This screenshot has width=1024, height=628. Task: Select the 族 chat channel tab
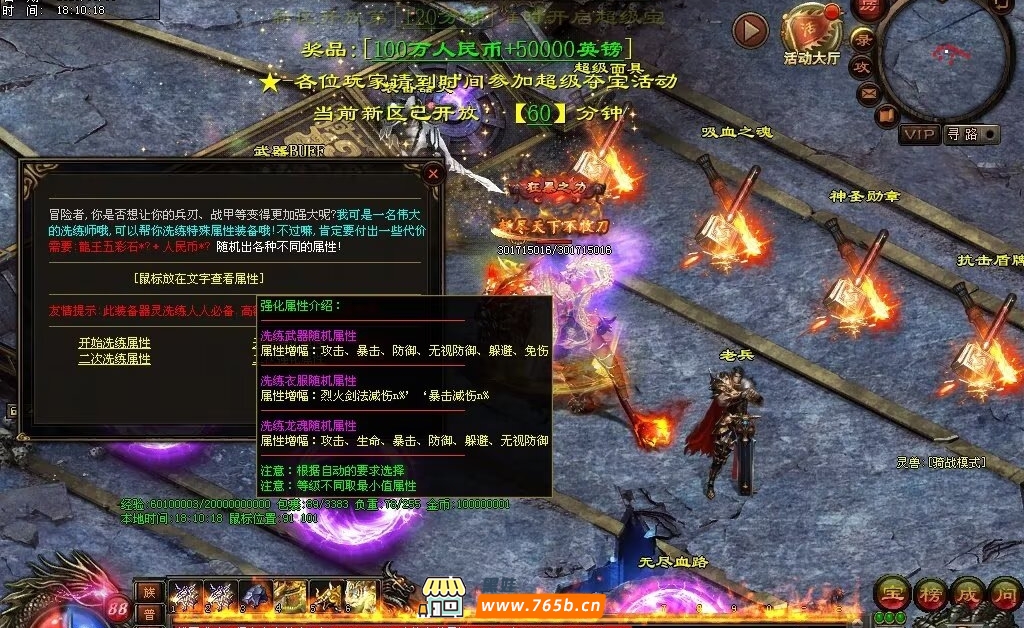point(148,591)
